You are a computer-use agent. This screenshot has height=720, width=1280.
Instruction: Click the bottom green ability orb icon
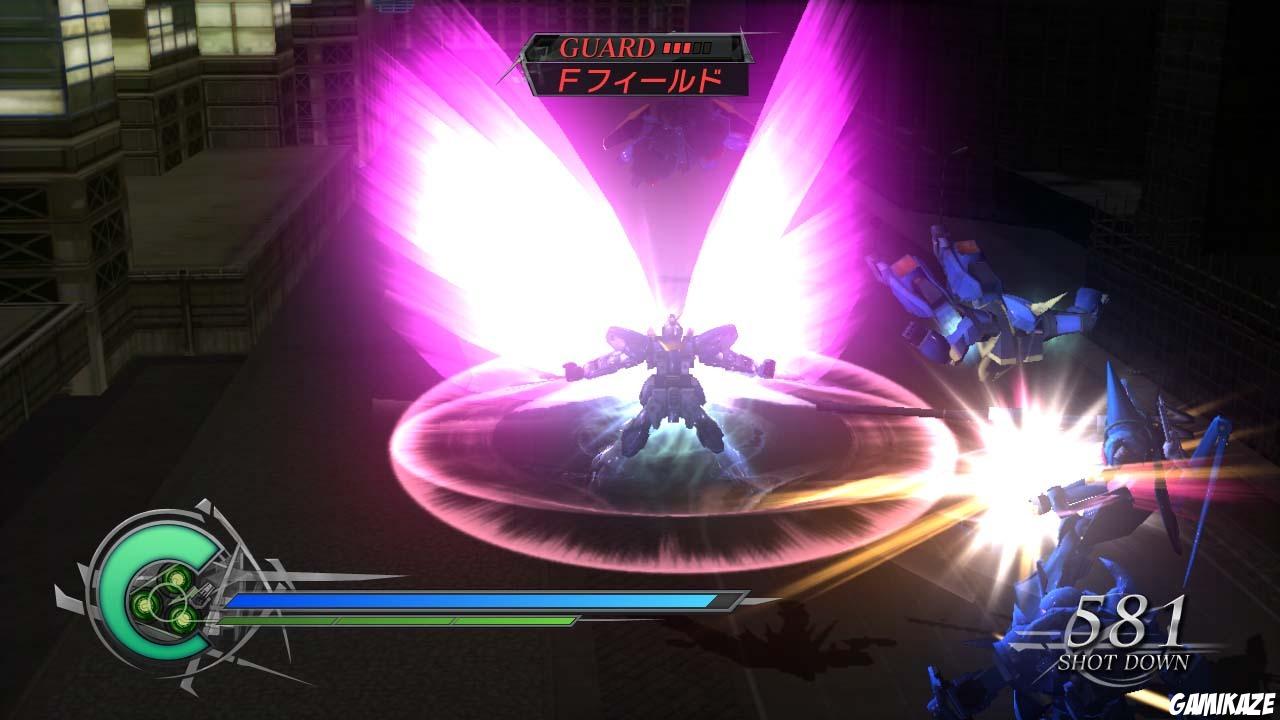pyautogui.click(x=184, y=620)
